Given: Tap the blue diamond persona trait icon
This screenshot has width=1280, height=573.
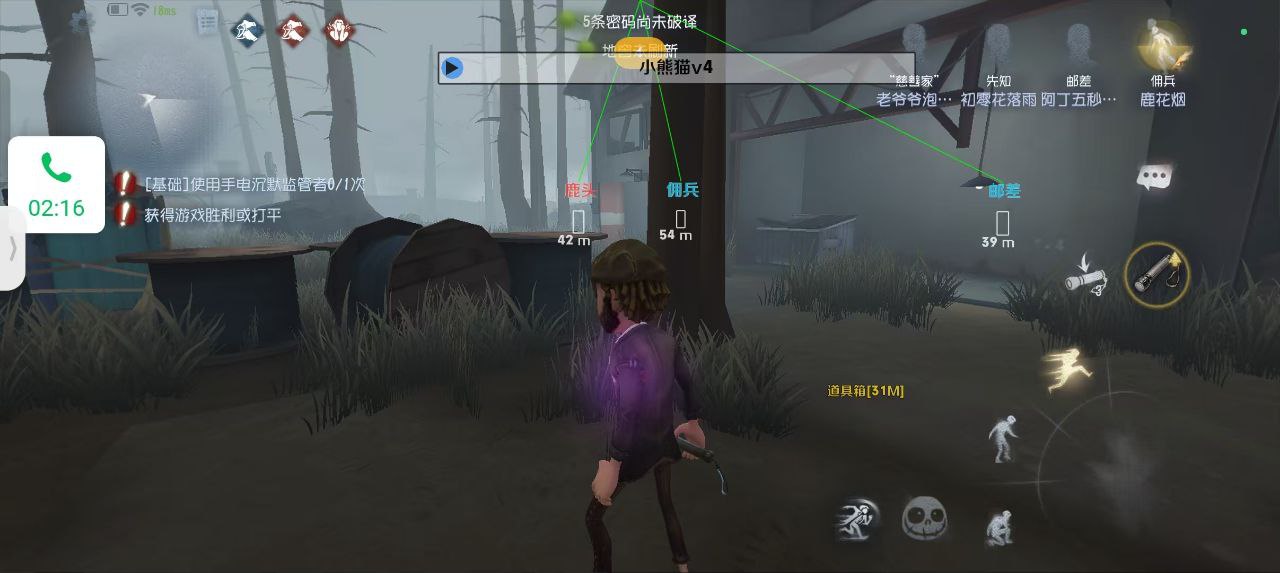Looking at the screenshot, I should [247, 31].
